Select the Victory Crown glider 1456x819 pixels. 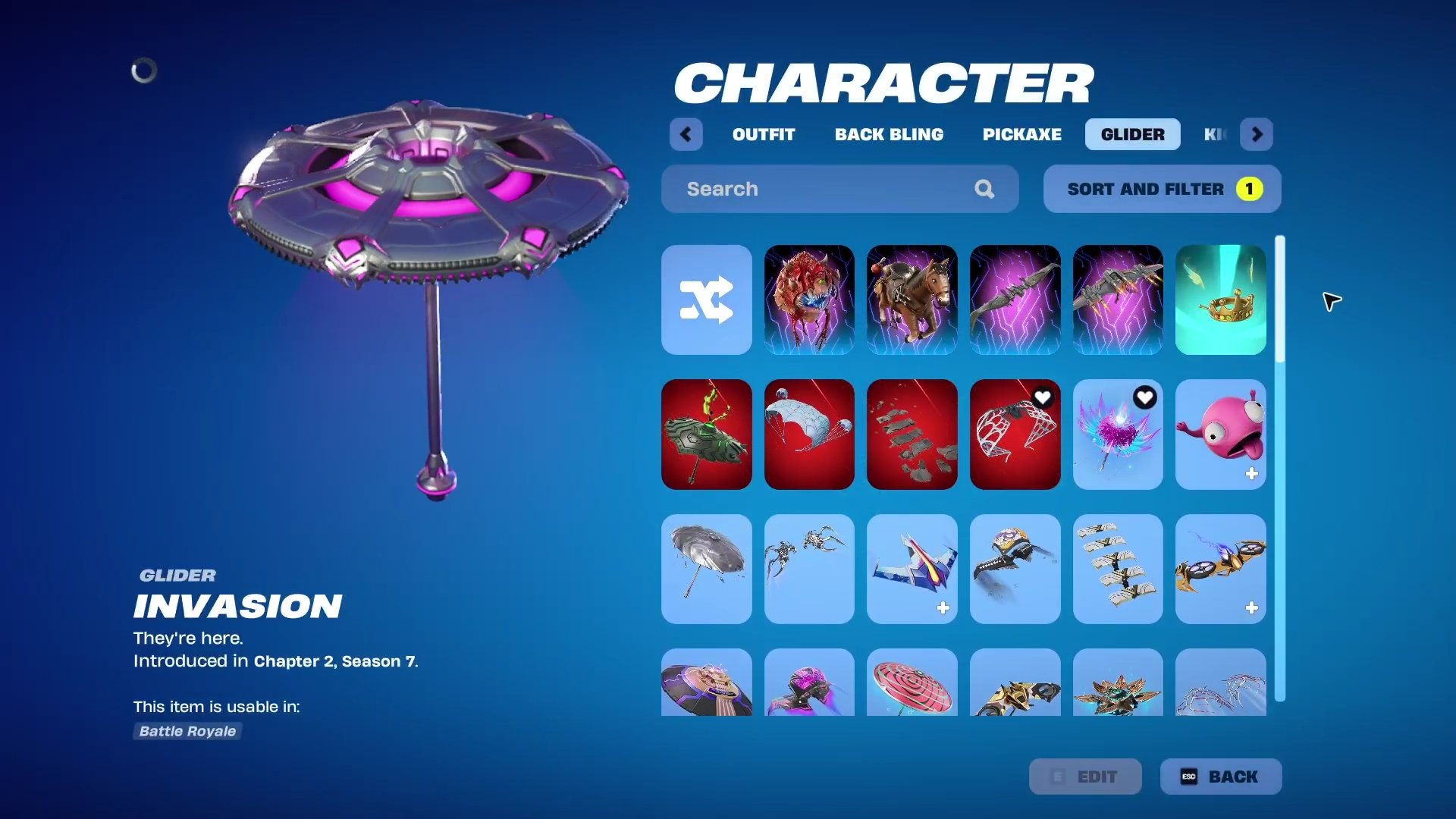[1220, 300]
